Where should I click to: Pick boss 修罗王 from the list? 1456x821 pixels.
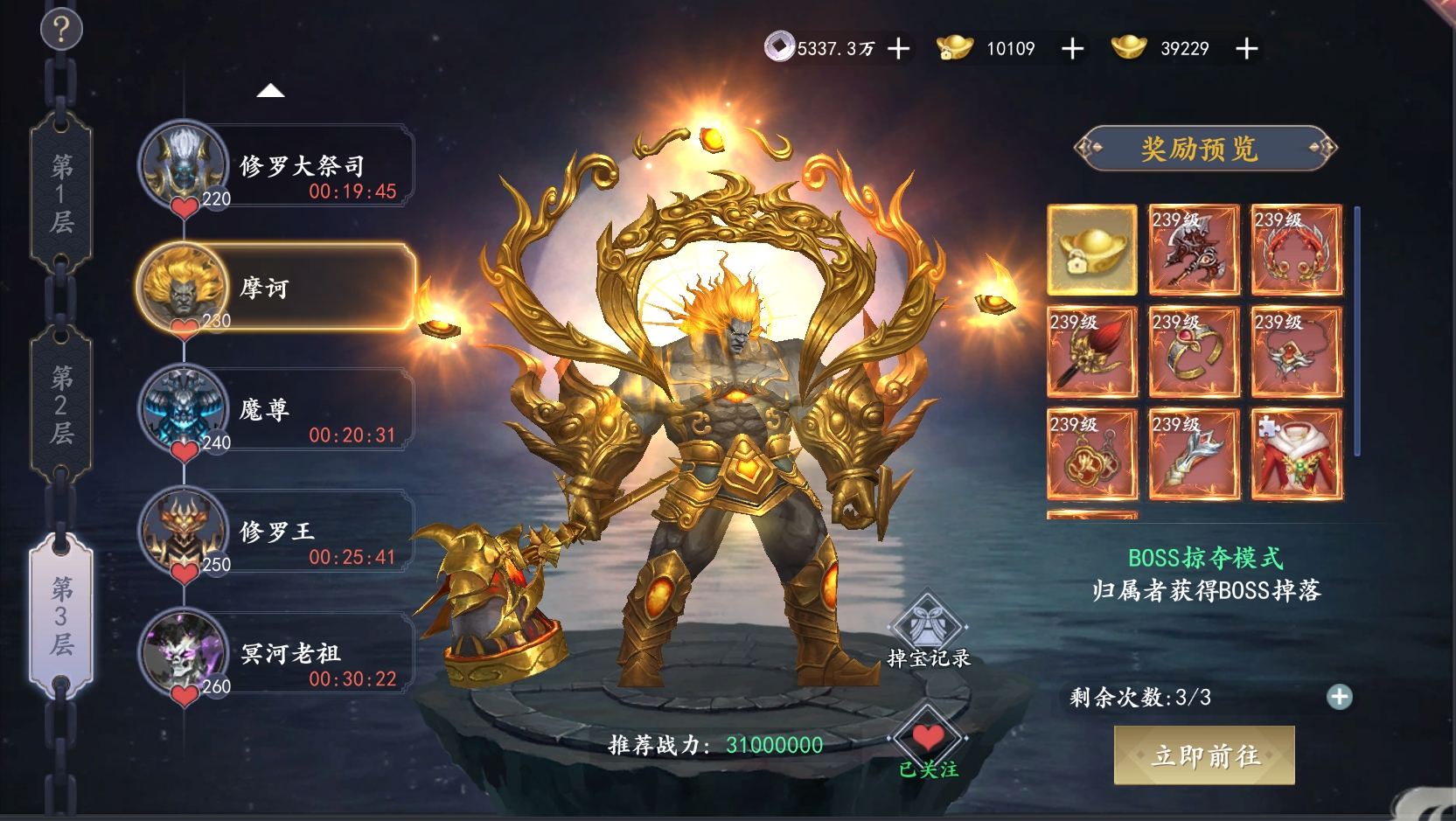point(277,532)
